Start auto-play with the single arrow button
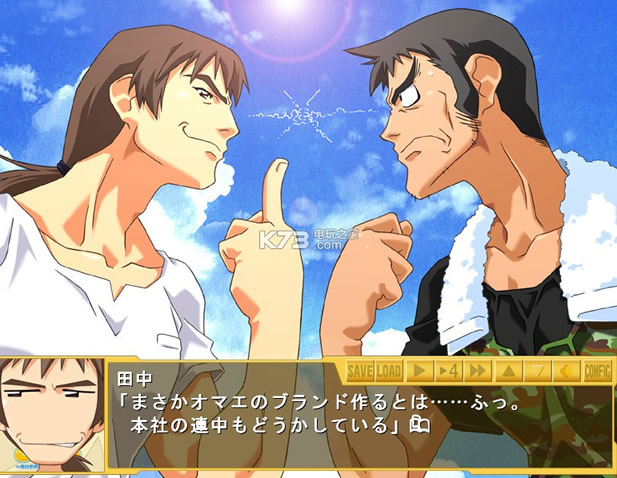Image resolution: width=617 pixels, height=478 pixels. (x=420, y=371)
